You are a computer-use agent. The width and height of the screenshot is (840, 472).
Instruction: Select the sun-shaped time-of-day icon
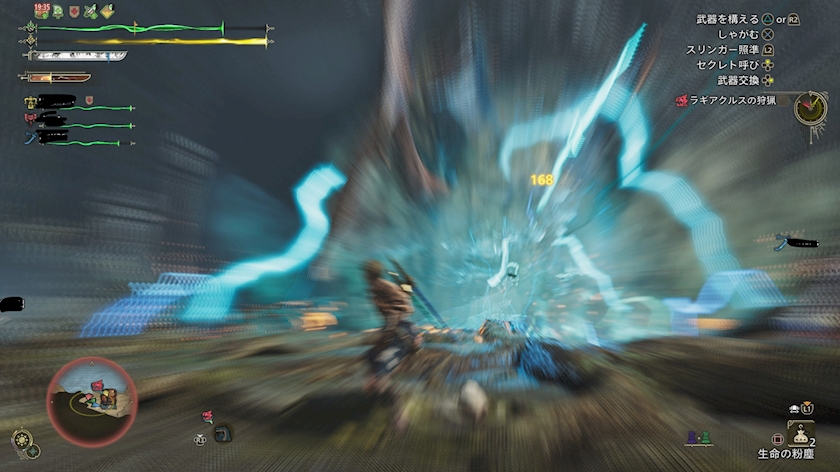20,438
